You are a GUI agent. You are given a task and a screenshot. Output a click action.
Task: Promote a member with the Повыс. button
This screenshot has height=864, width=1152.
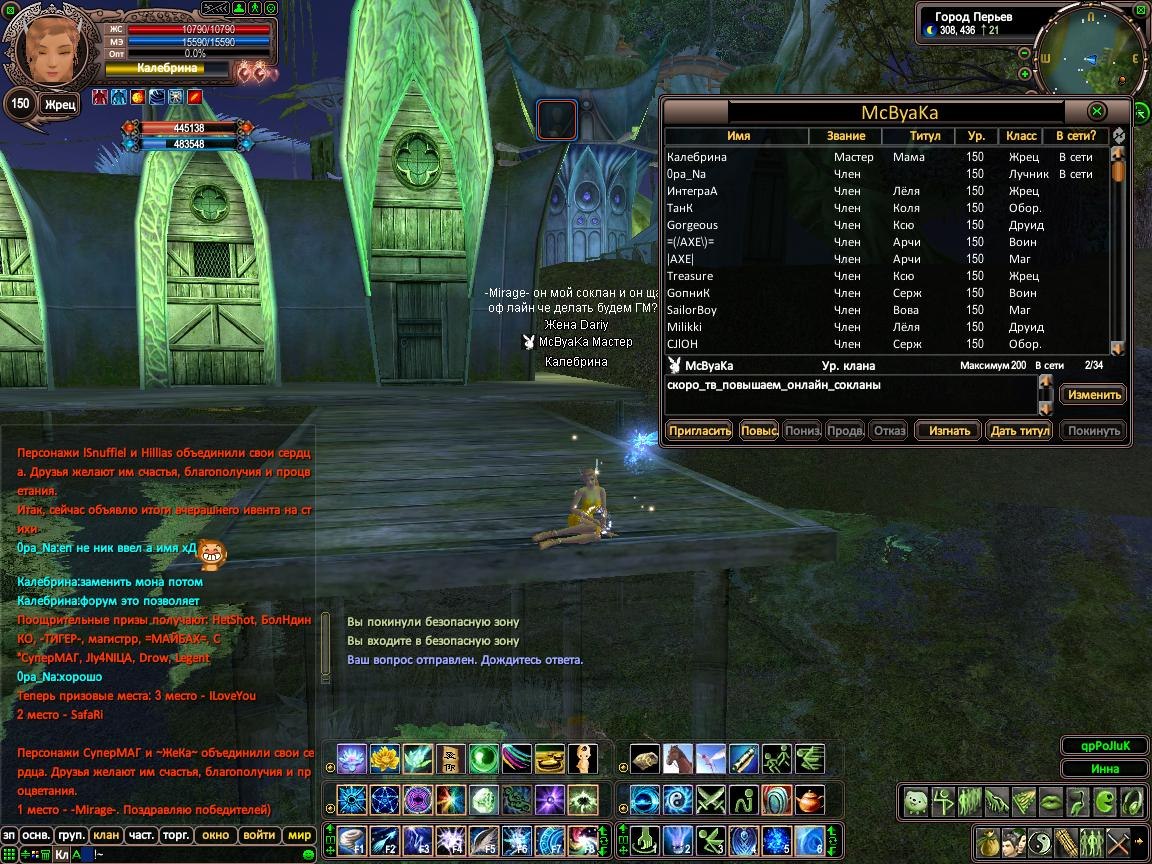pos(760,431)
